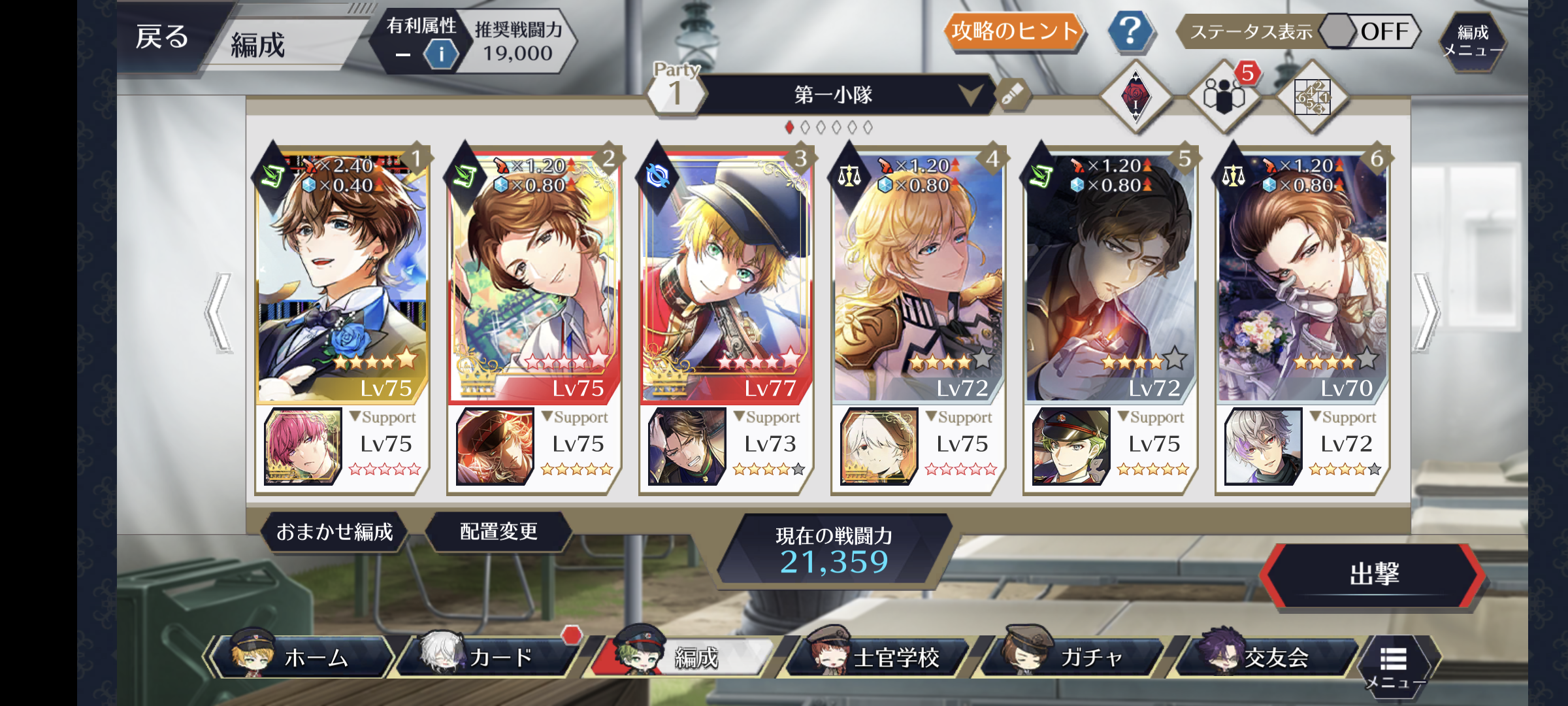Screen dimensions: 1568x706
Task: Switch to the previous party with left arrow
Action: (x=220, y=312)
